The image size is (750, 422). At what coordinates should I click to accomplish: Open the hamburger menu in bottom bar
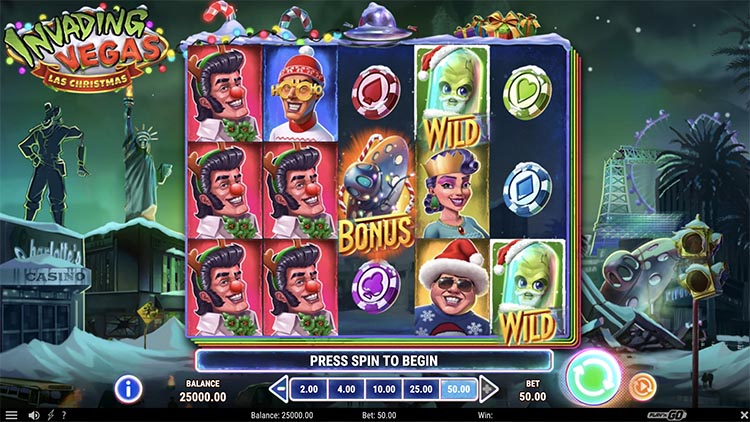tap(11, 415)
